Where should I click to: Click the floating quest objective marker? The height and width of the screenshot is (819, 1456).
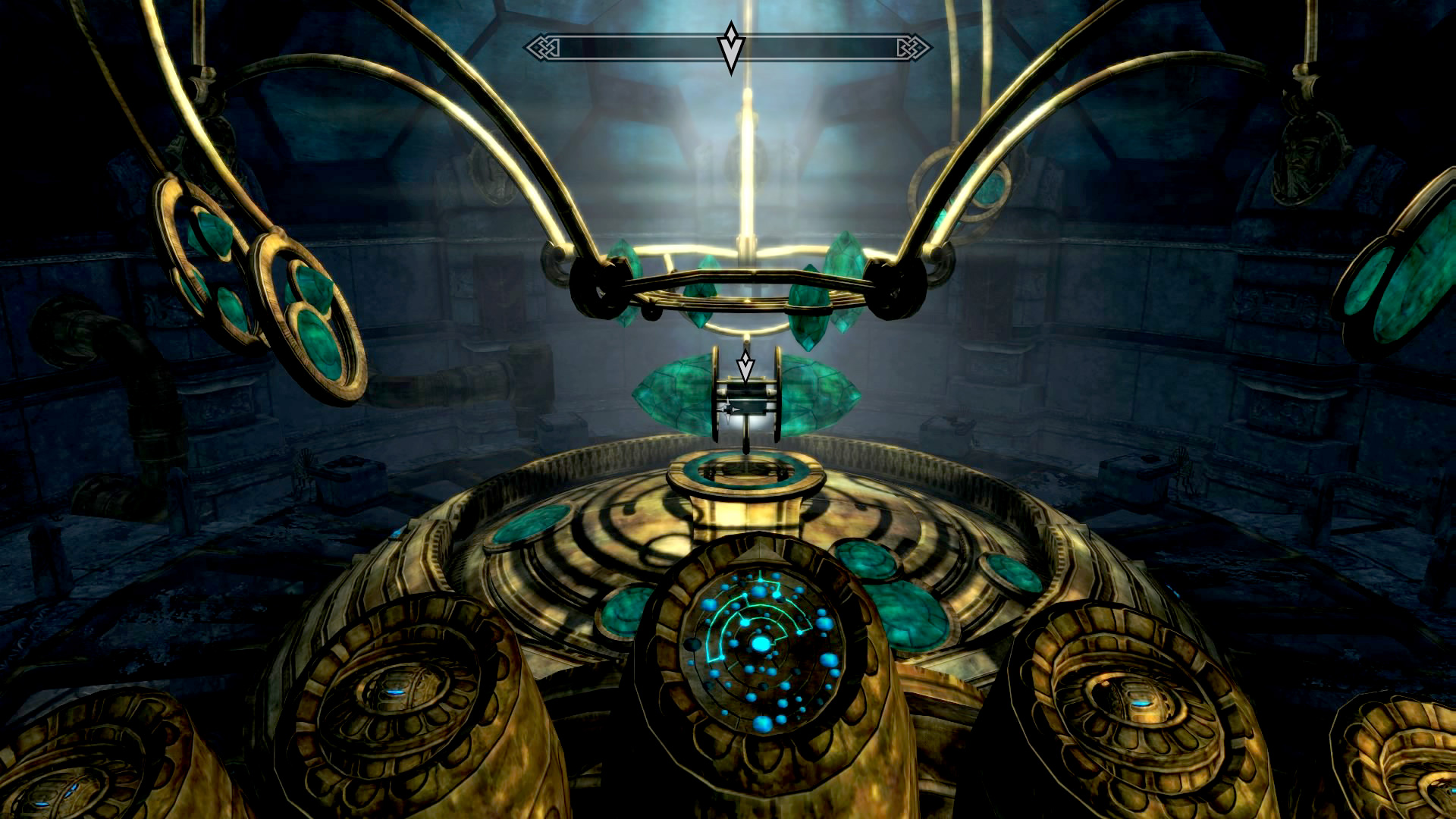pyautogui.click(x=746, y=366)
